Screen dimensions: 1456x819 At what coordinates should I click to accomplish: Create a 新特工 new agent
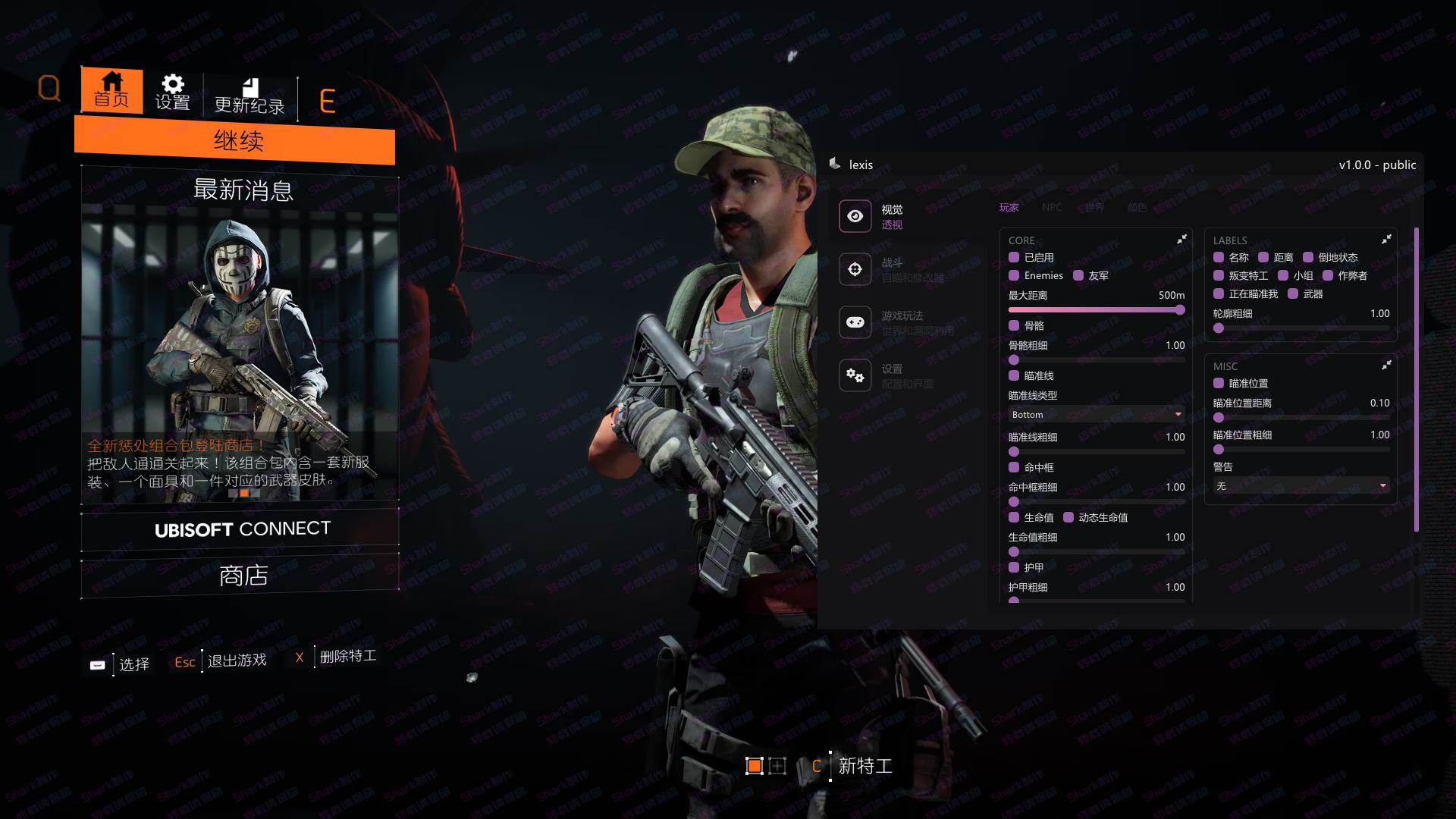coord(864,766)
